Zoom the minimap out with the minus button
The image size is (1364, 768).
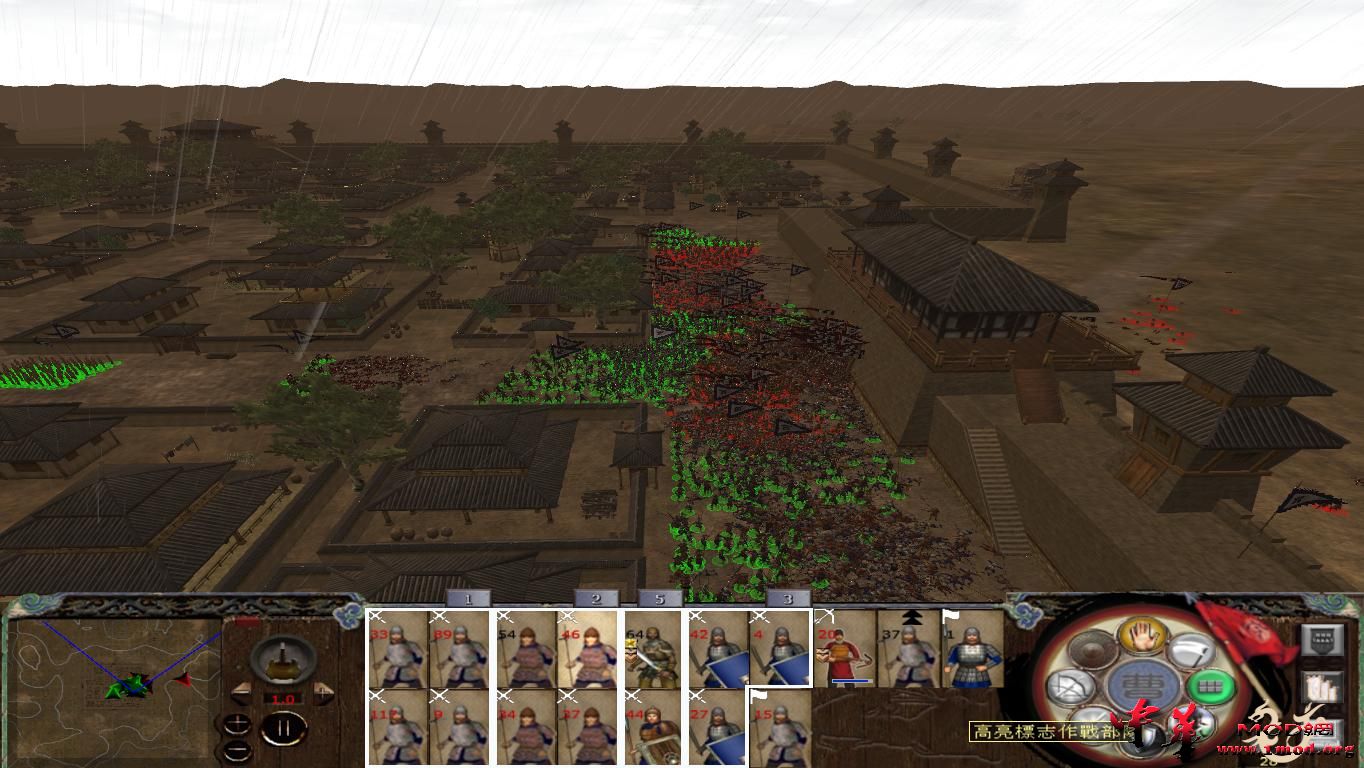point(237,750)
